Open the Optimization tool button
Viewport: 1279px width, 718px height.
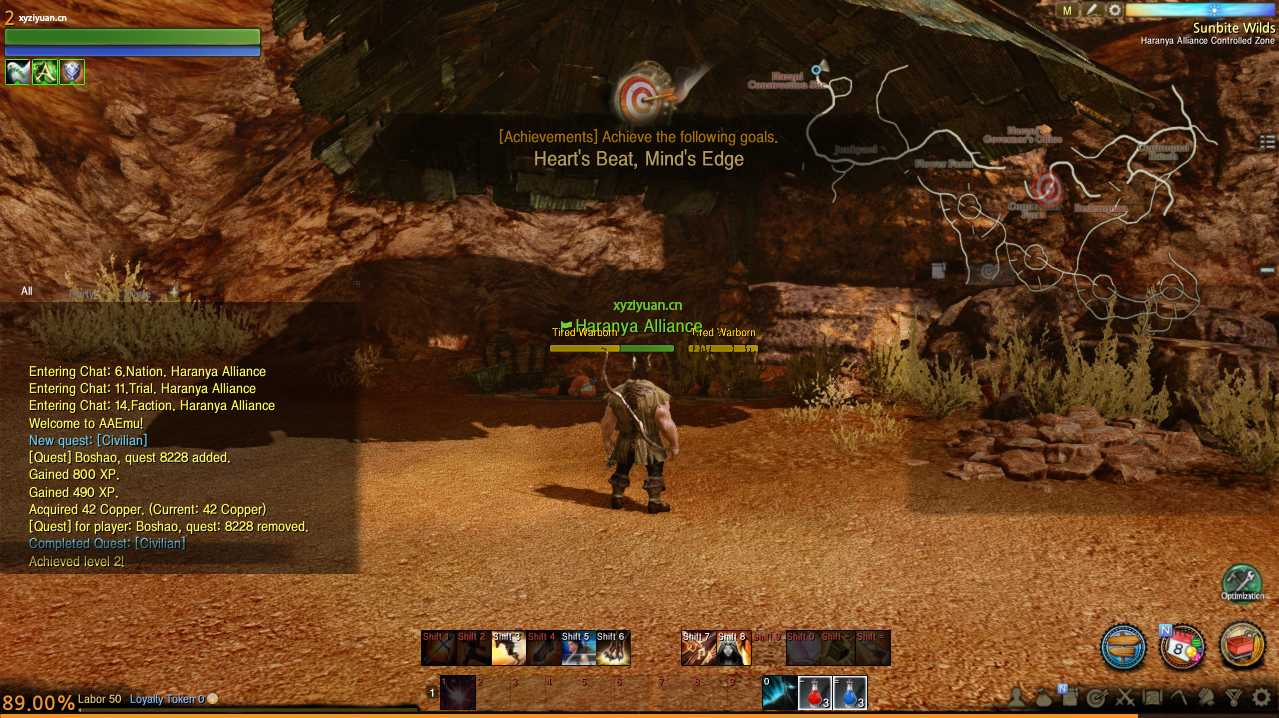tap(1242, 582)
